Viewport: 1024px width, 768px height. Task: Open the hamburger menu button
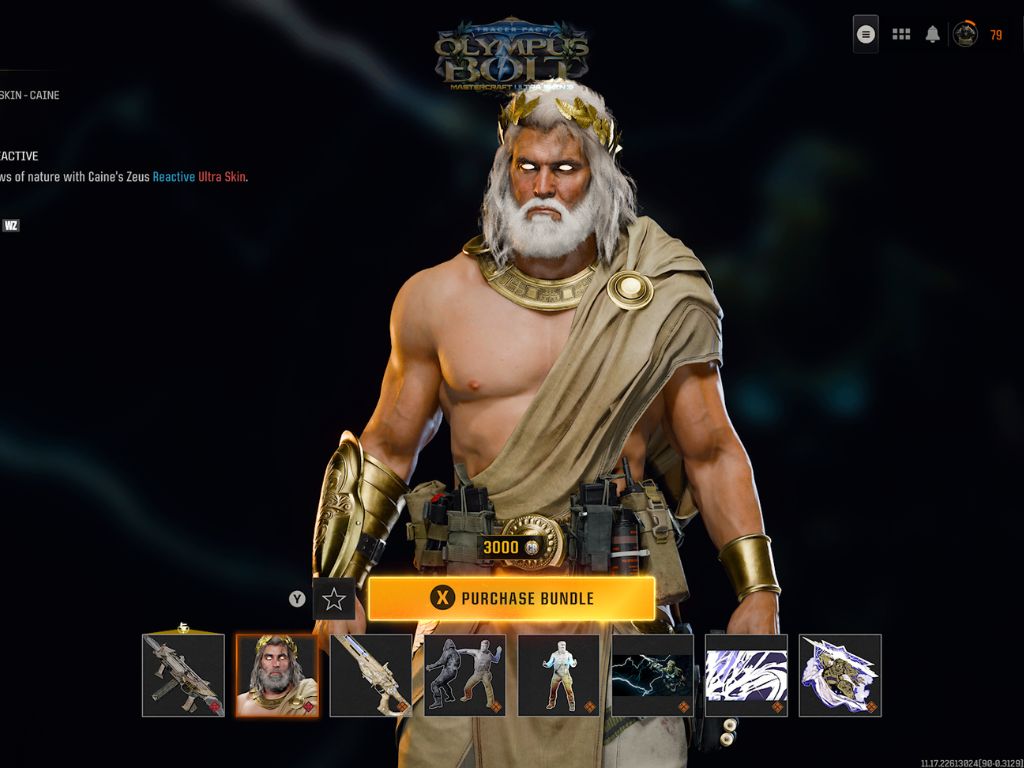866,34
